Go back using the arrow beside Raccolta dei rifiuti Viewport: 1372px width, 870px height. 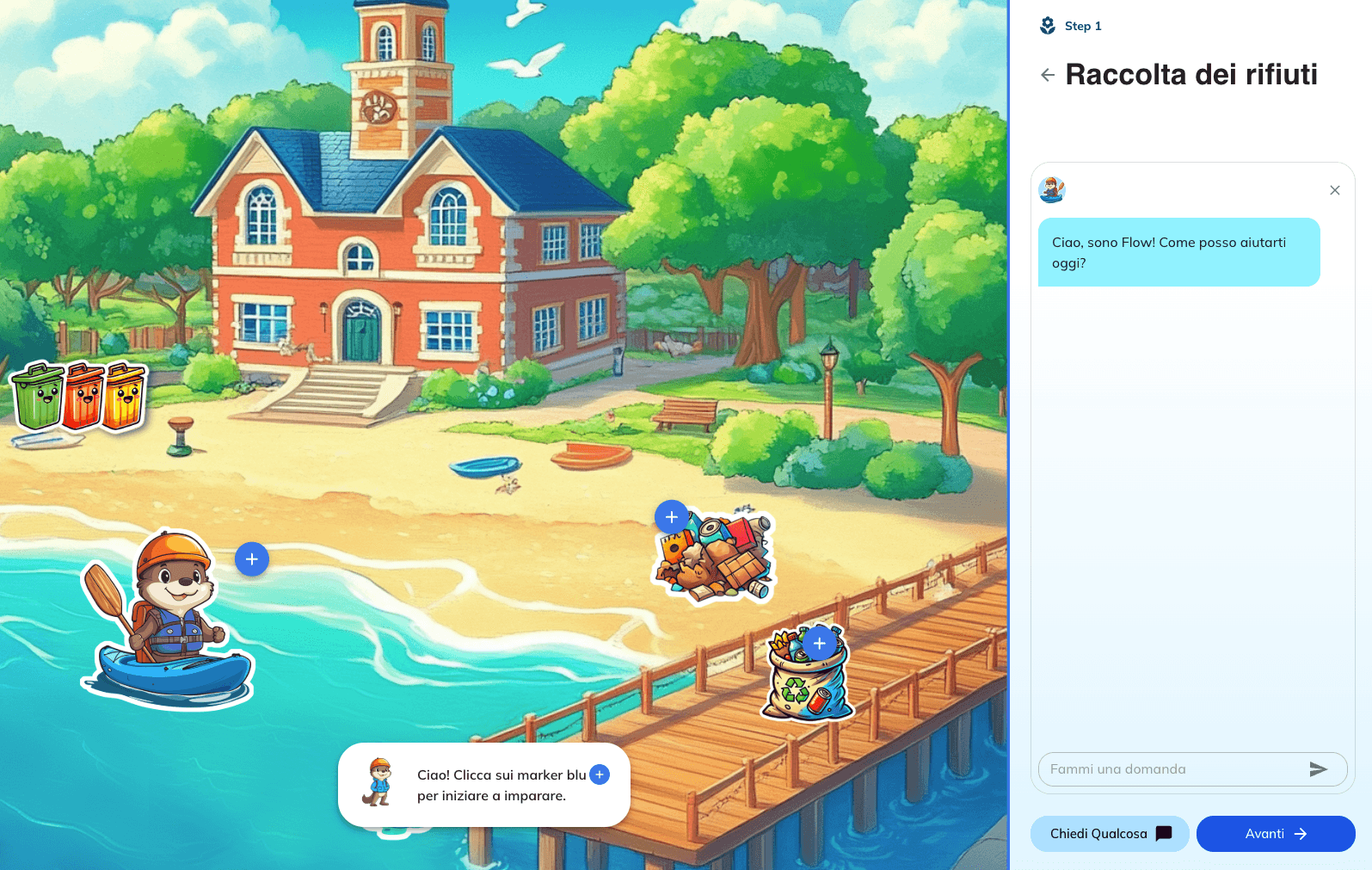1047,75
